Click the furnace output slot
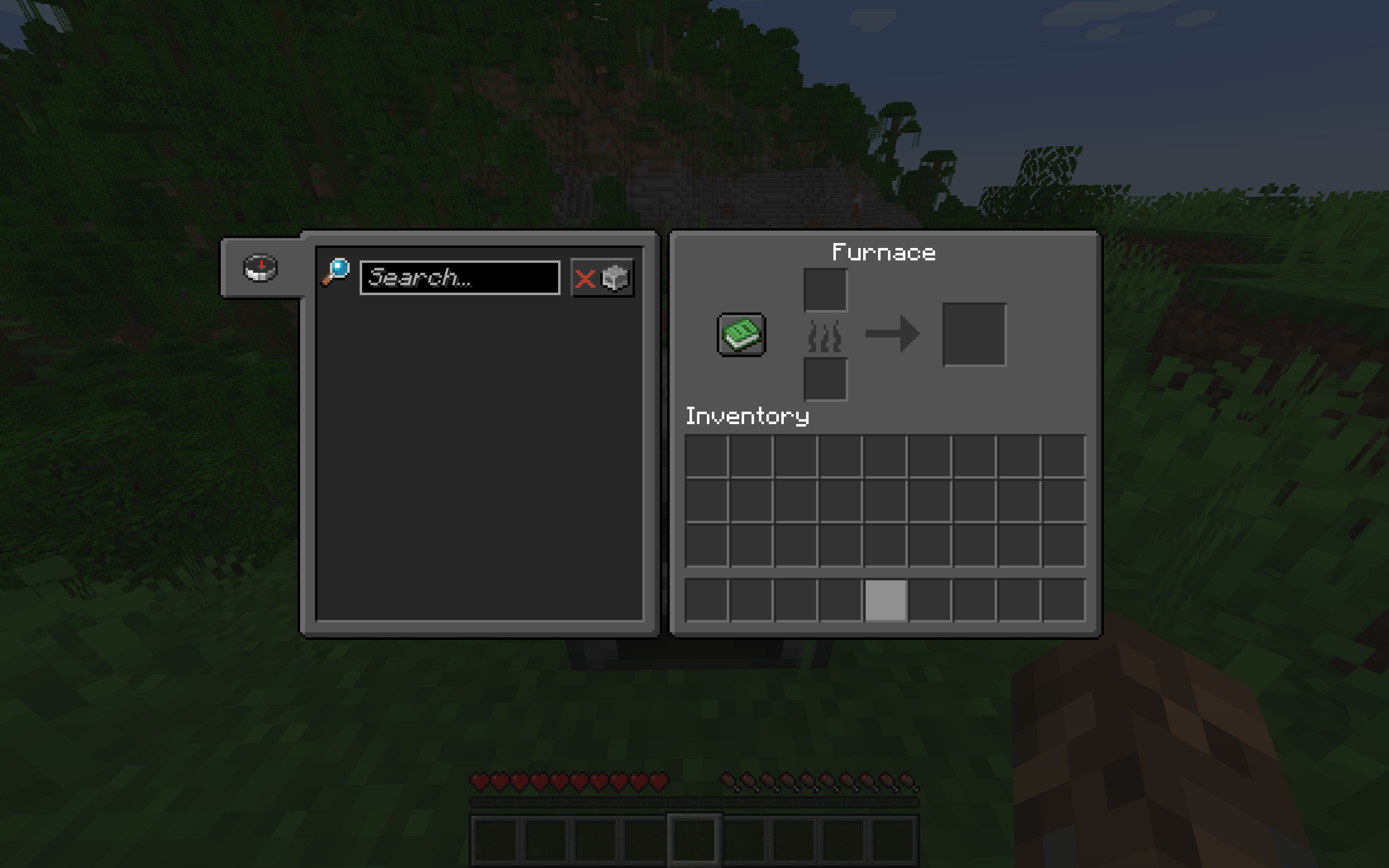The height and width of the screenshot is (868, 1389). [x=975, y=333]
